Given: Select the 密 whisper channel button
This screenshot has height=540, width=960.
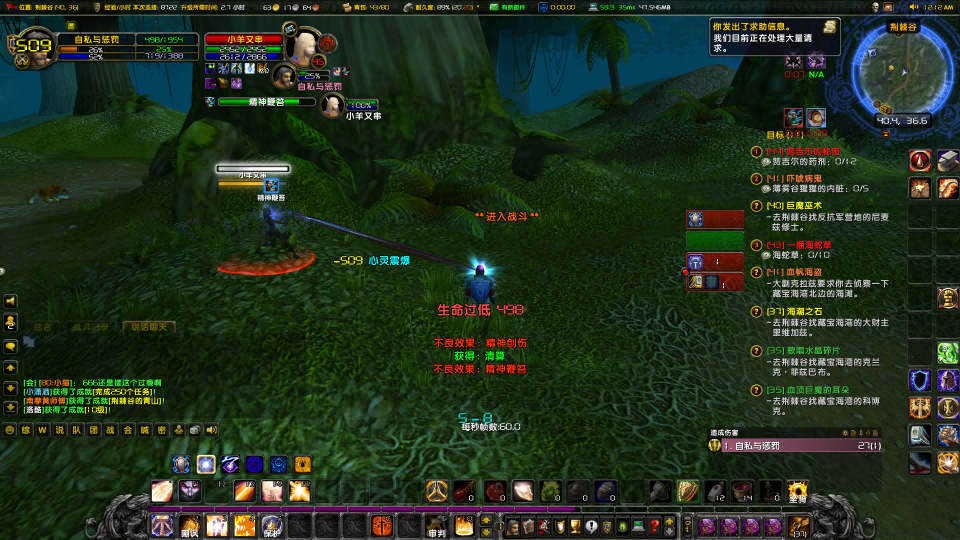Looking at the screenshot, I should pyautogui.click(x=161, y=429).
